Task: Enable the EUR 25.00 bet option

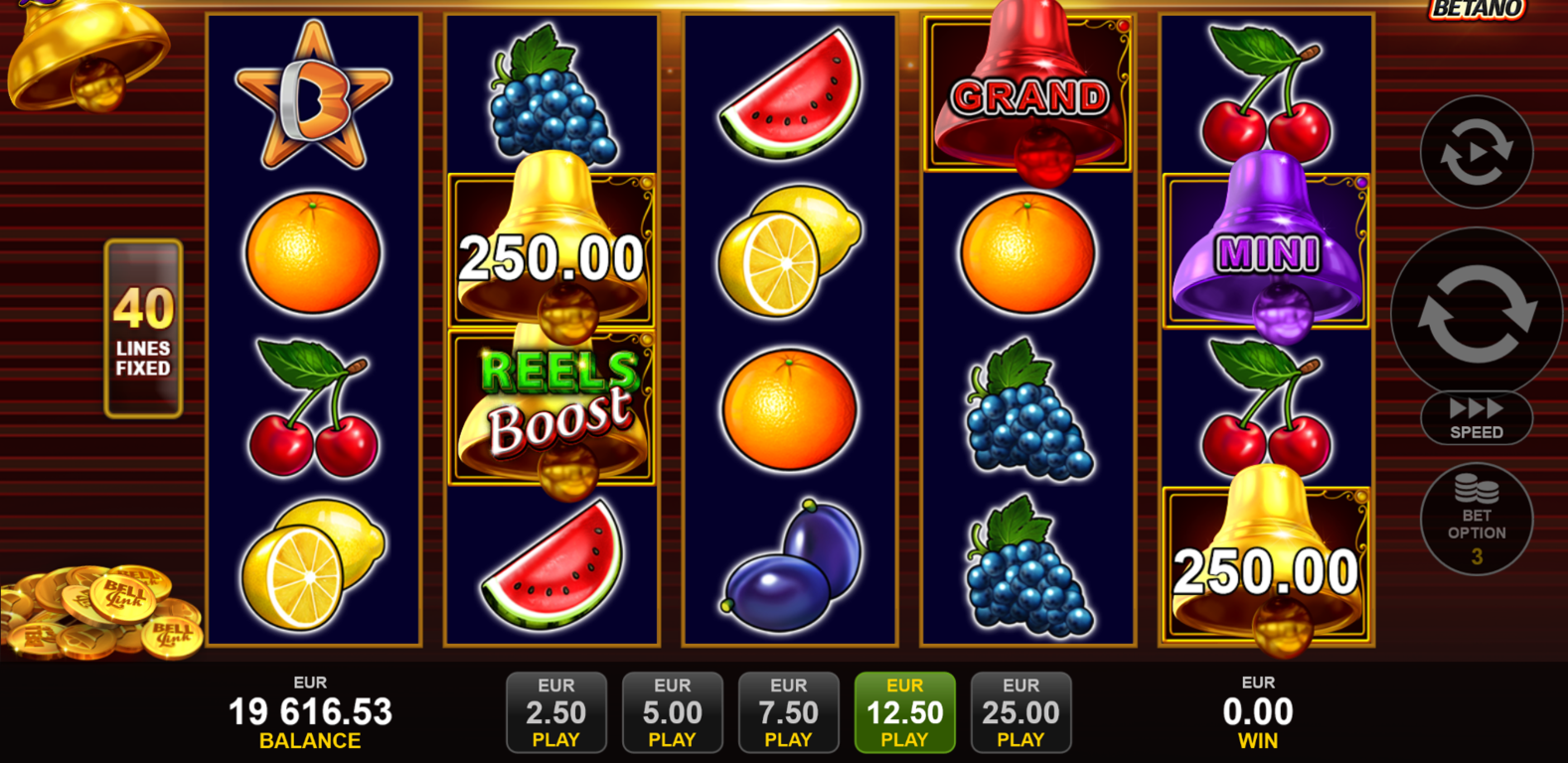Action: 1020,711
